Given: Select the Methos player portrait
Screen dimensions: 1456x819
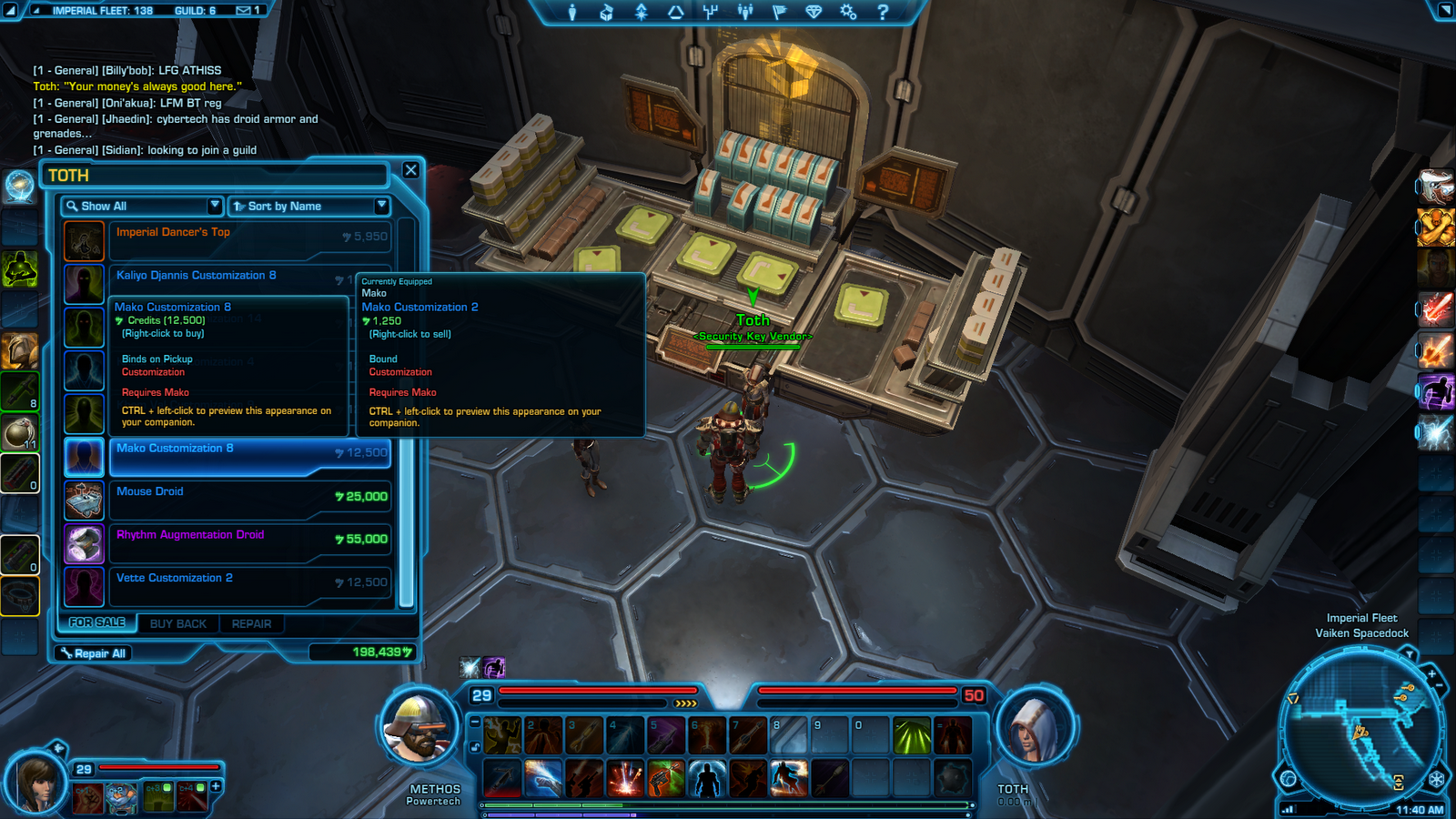Looking at the screenshot, I should click(419, 728).
